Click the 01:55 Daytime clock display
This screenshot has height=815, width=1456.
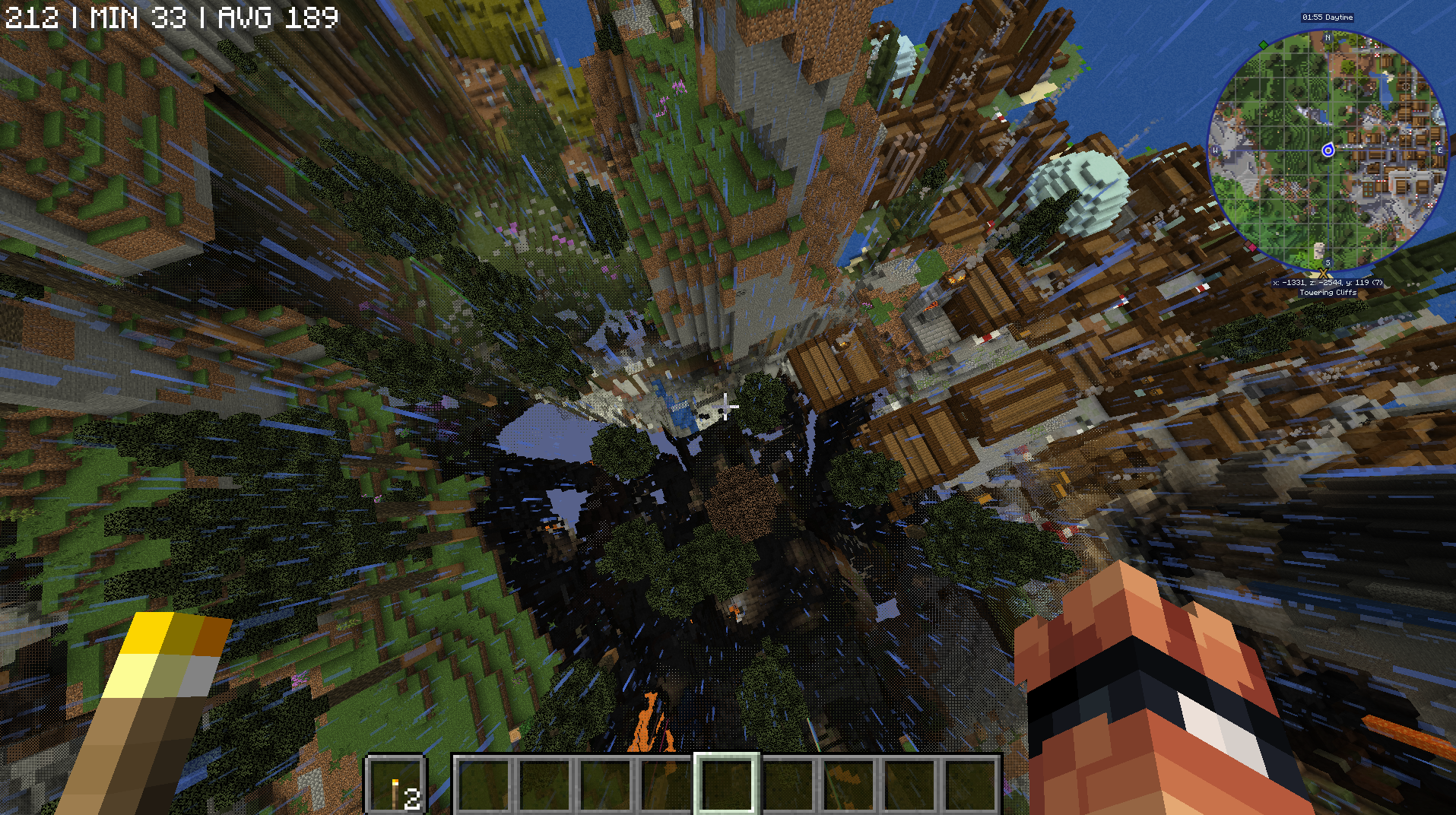click(x=1328, y=17)
